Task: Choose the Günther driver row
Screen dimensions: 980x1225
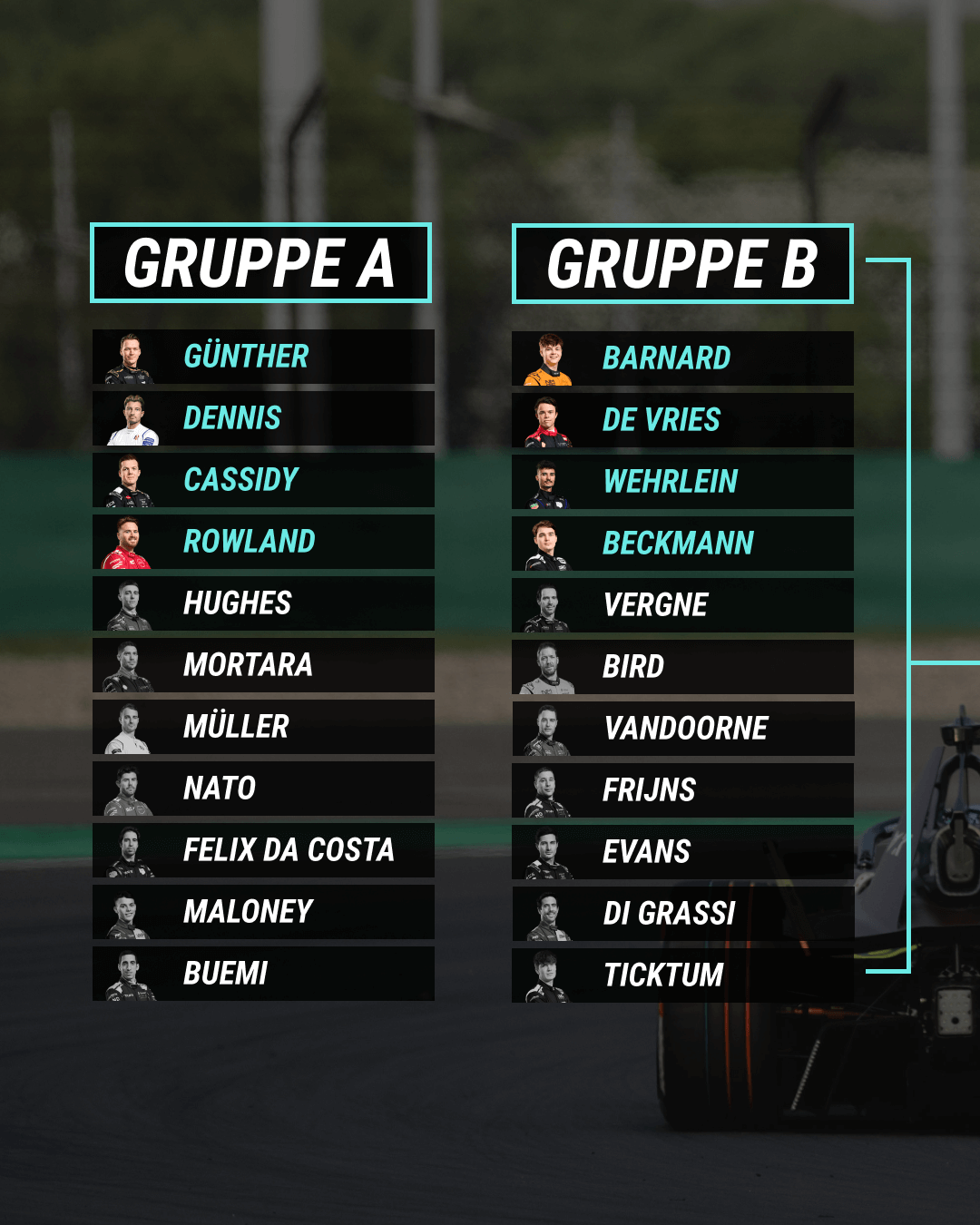Action: [x=263, y=357]
